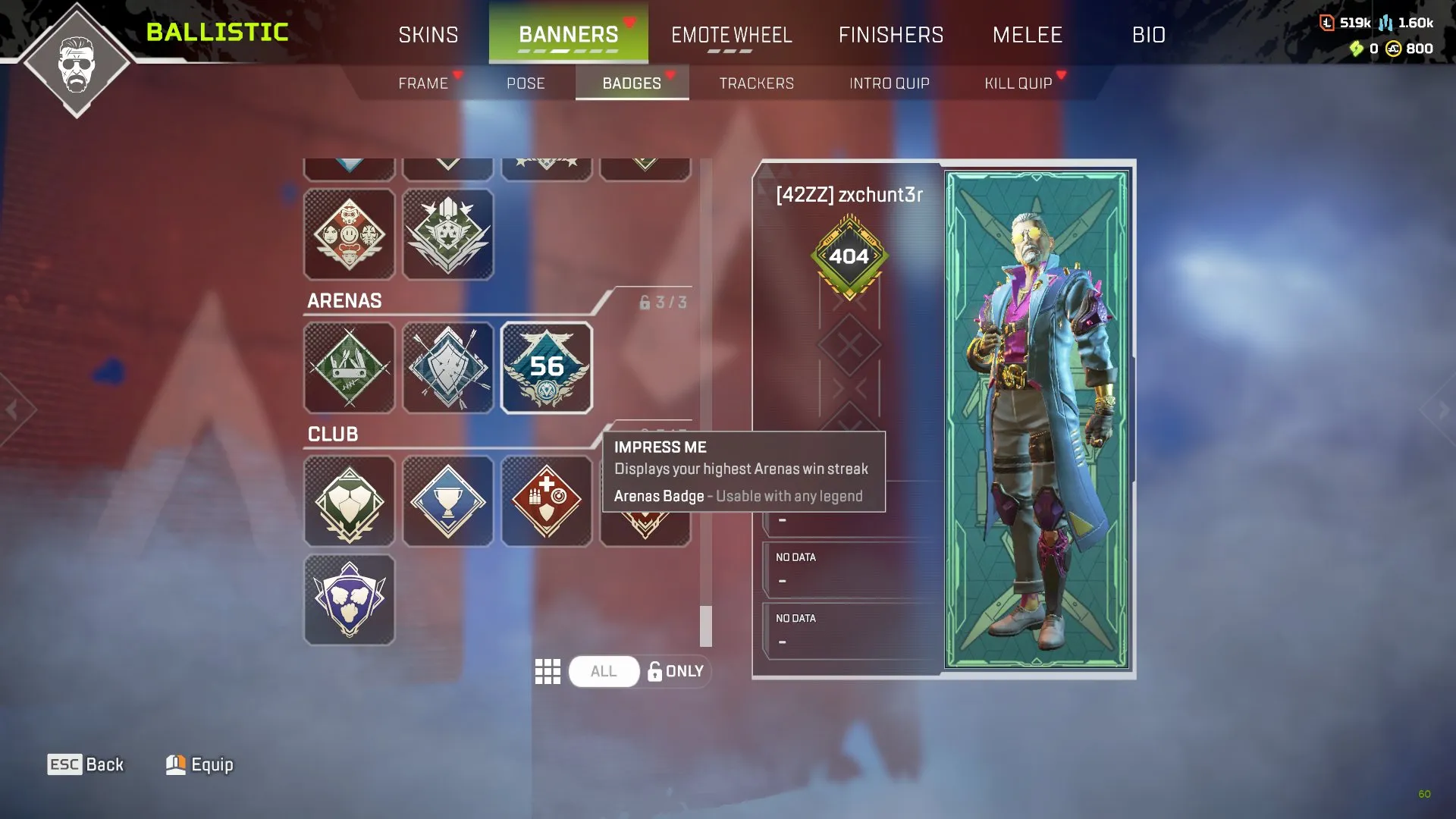Toggle the grid view layout icon

click(548, 671)
